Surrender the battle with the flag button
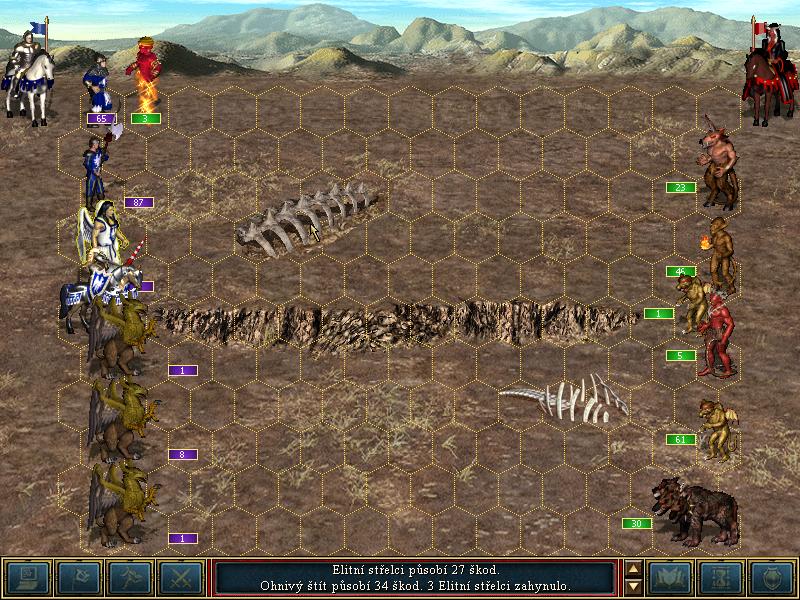 click(x=77, y=577)
